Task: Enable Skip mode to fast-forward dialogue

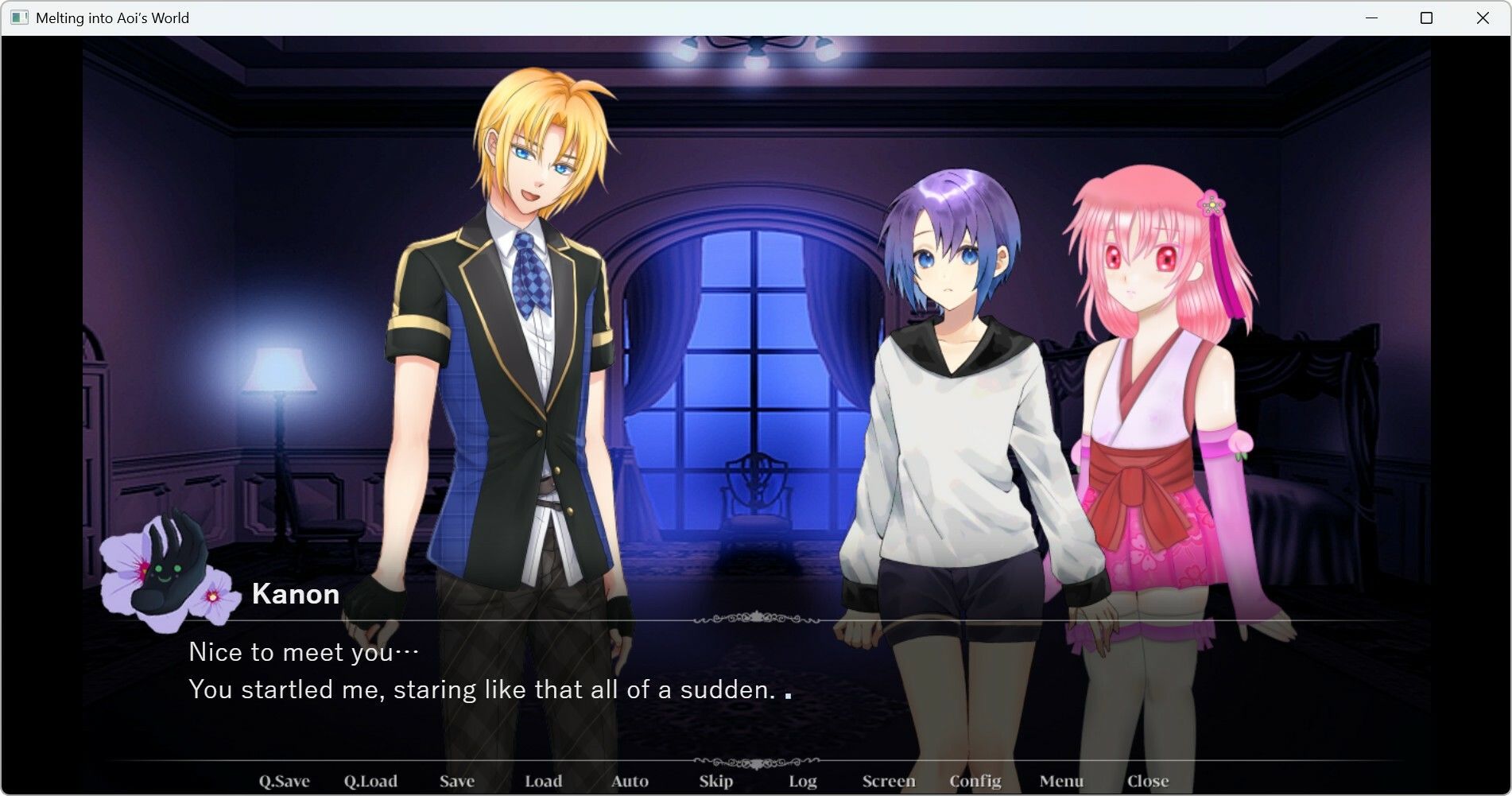Action: tap(715, 780)
